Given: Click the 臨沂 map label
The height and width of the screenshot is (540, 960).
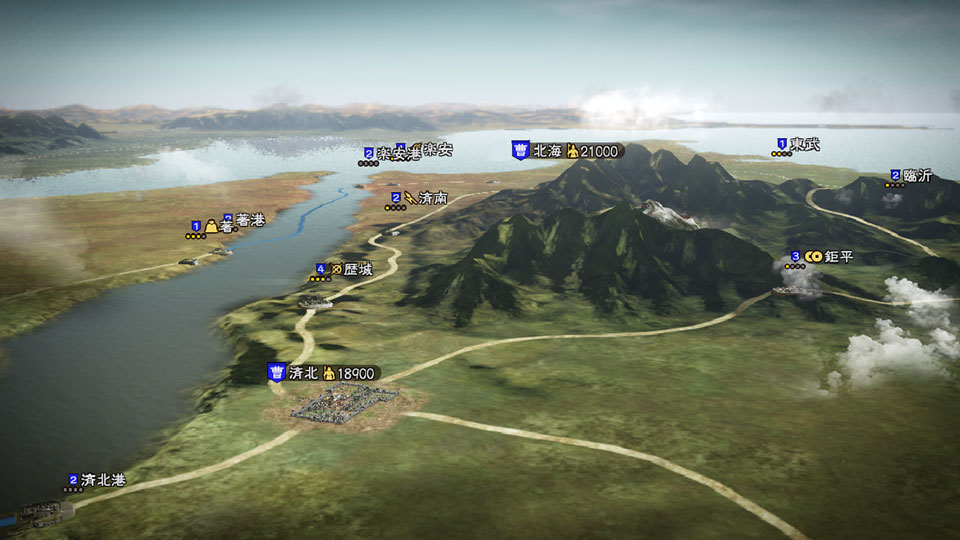Looking at the screenshot, I should tap(917, 175).
